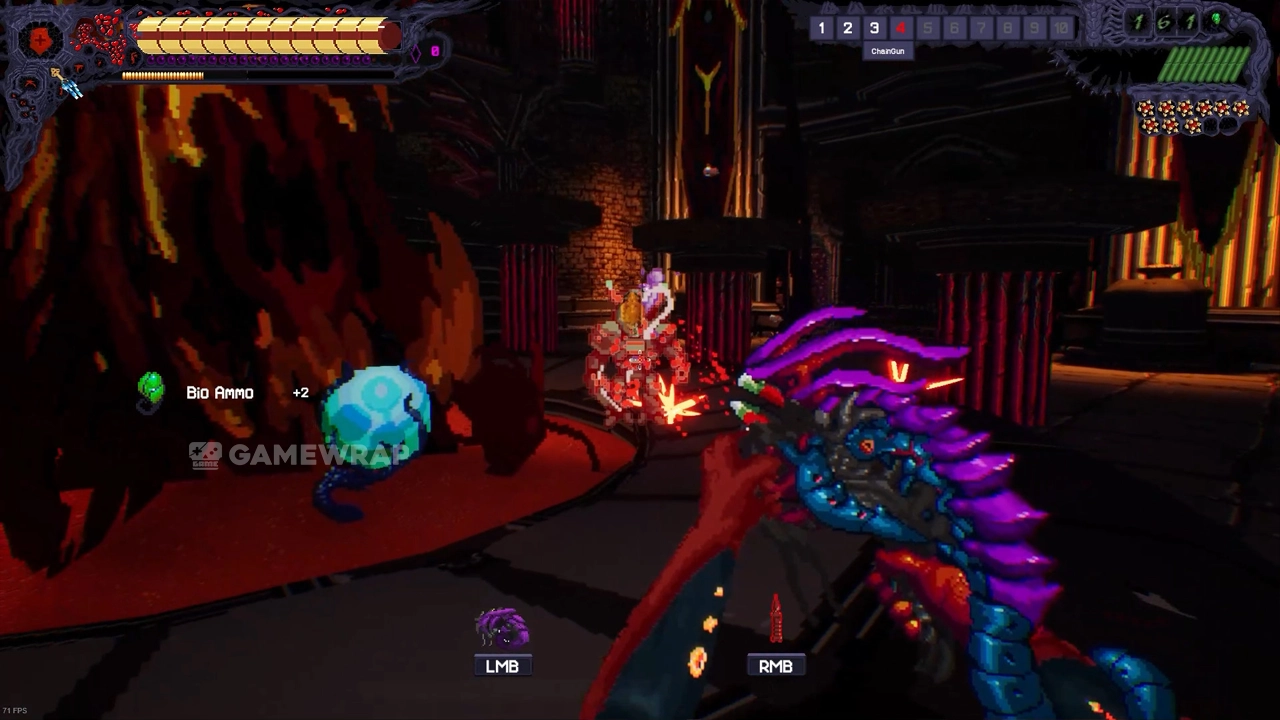The image size is (1280, 720).
Task: Select the red ChainGun slot 4
Action: point(901,28)
